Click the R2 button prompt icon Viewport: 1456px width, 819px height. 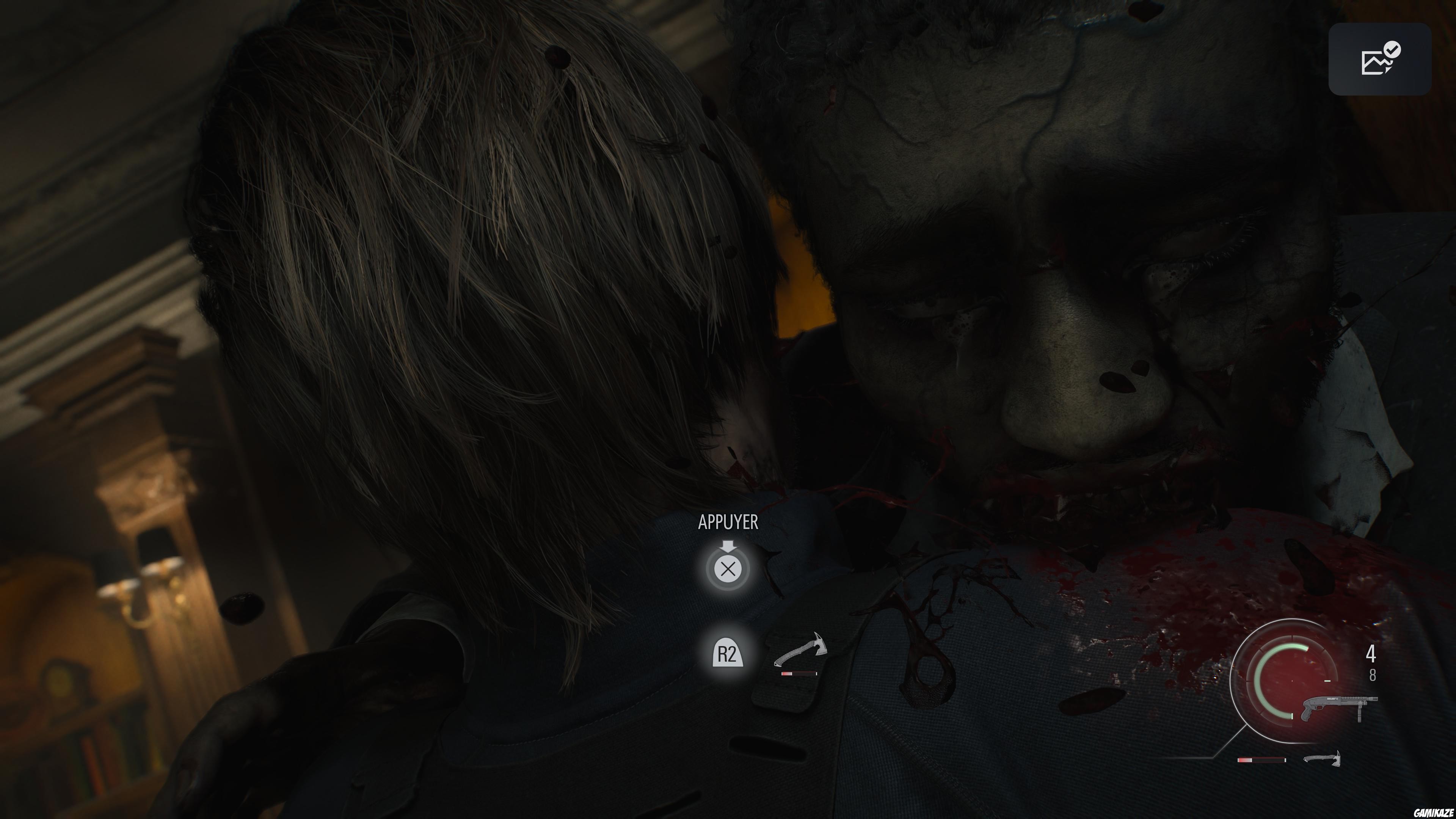[x=728, y=653]
